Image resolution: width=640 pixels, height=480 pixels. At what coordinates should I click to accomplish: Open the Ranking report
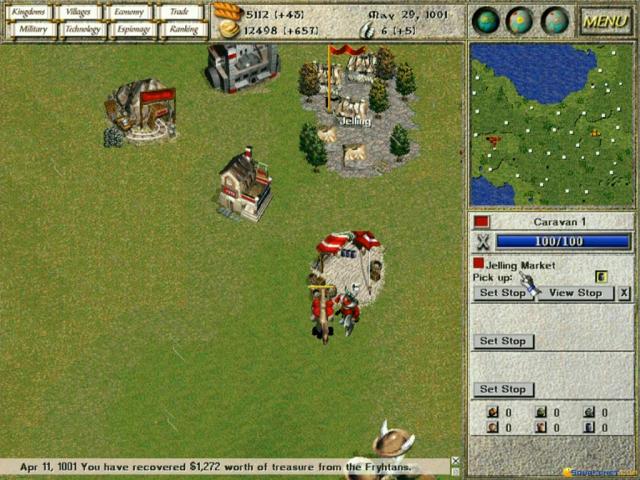pyautogui.click(x=184, y=30)
